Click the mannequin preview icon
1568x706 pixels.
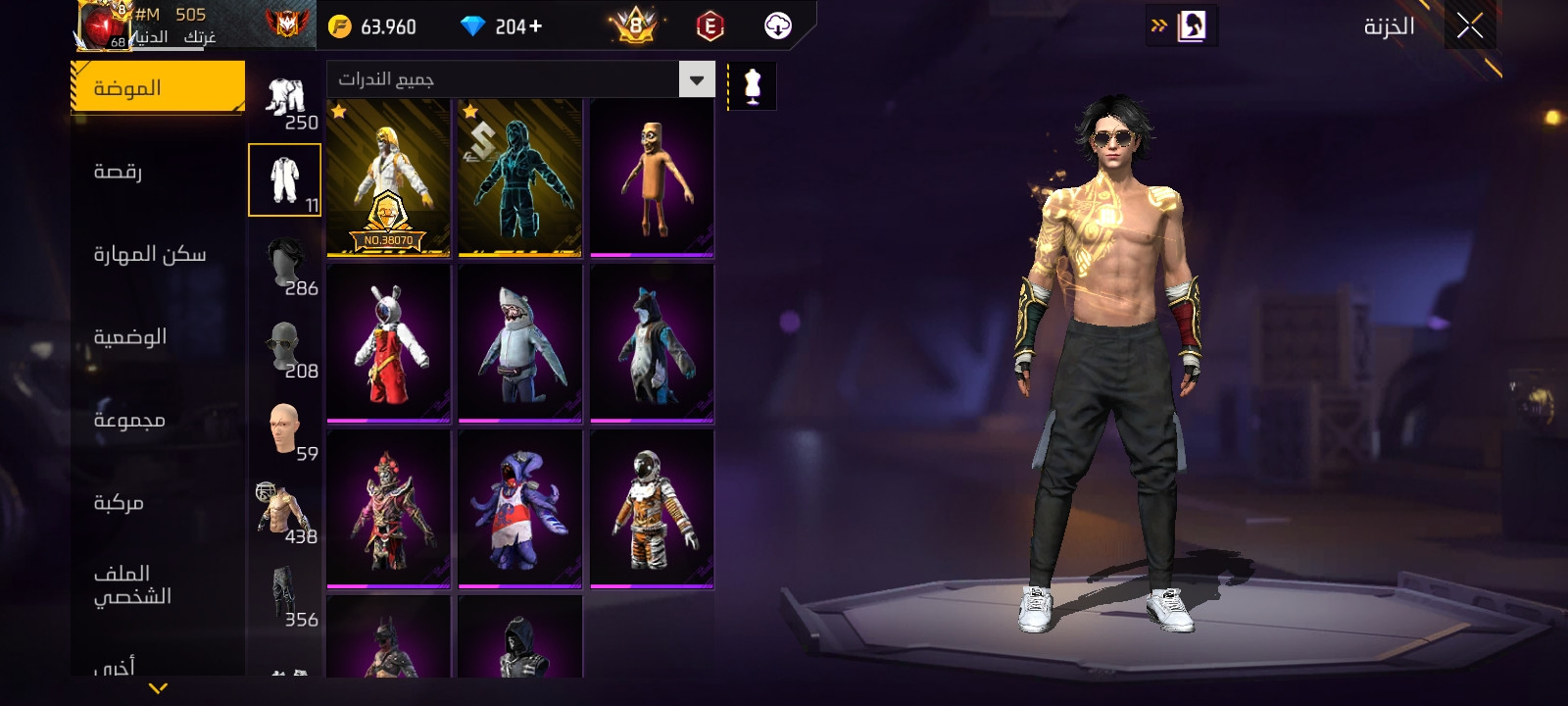(x=753, y=86)
